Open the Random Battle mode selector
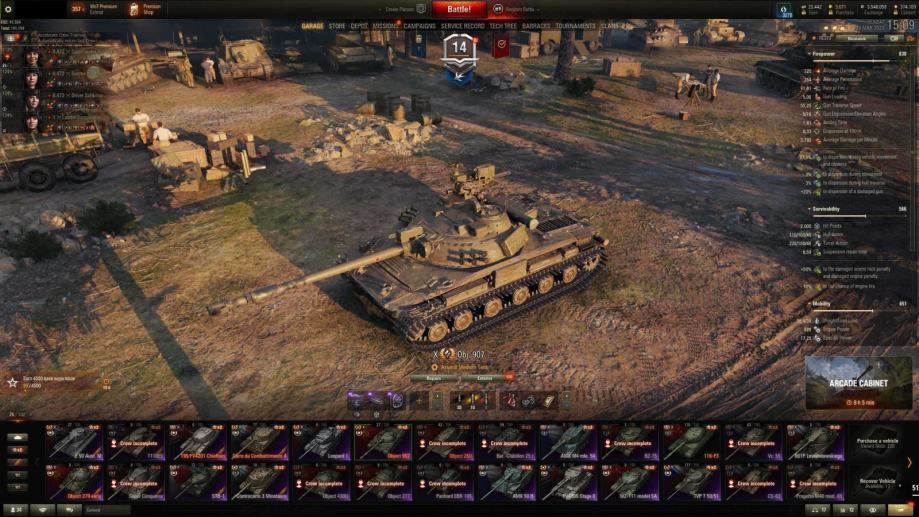The width and height of the screenshot is (919, 517). pos(520,9)
